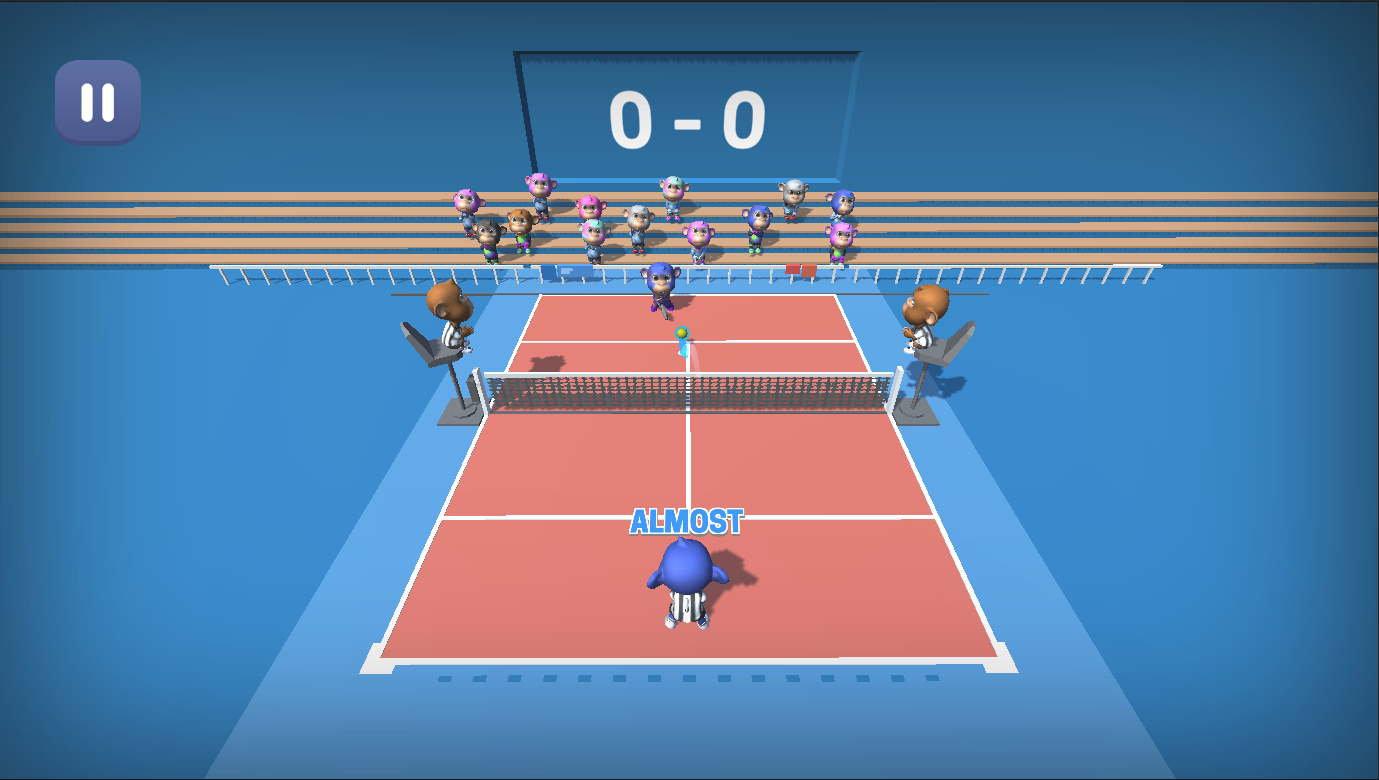Click the ALMOST text label

click(x=686, y=519)
